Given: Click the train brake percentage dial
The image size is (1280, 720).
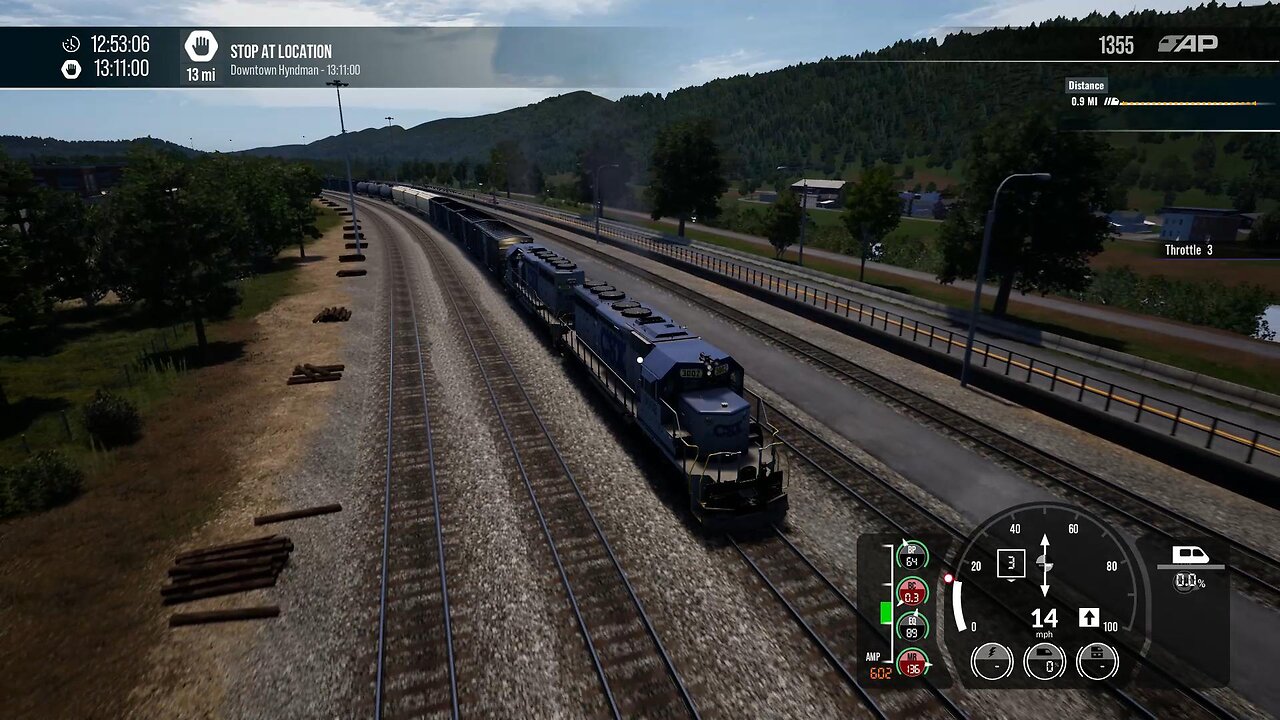Looking at the screenshot, I should 1045,661.
